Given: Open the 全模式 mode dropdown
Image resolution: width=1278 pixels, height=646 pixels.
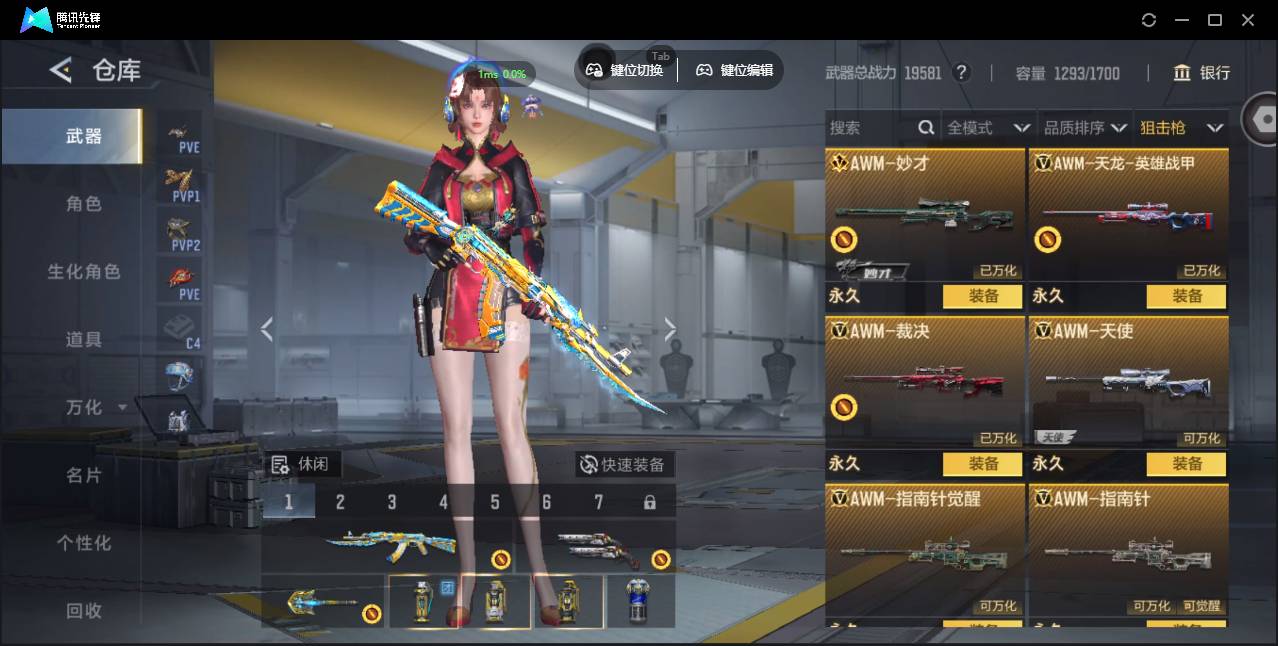Looking at the screenshot, I should [988, 128].
